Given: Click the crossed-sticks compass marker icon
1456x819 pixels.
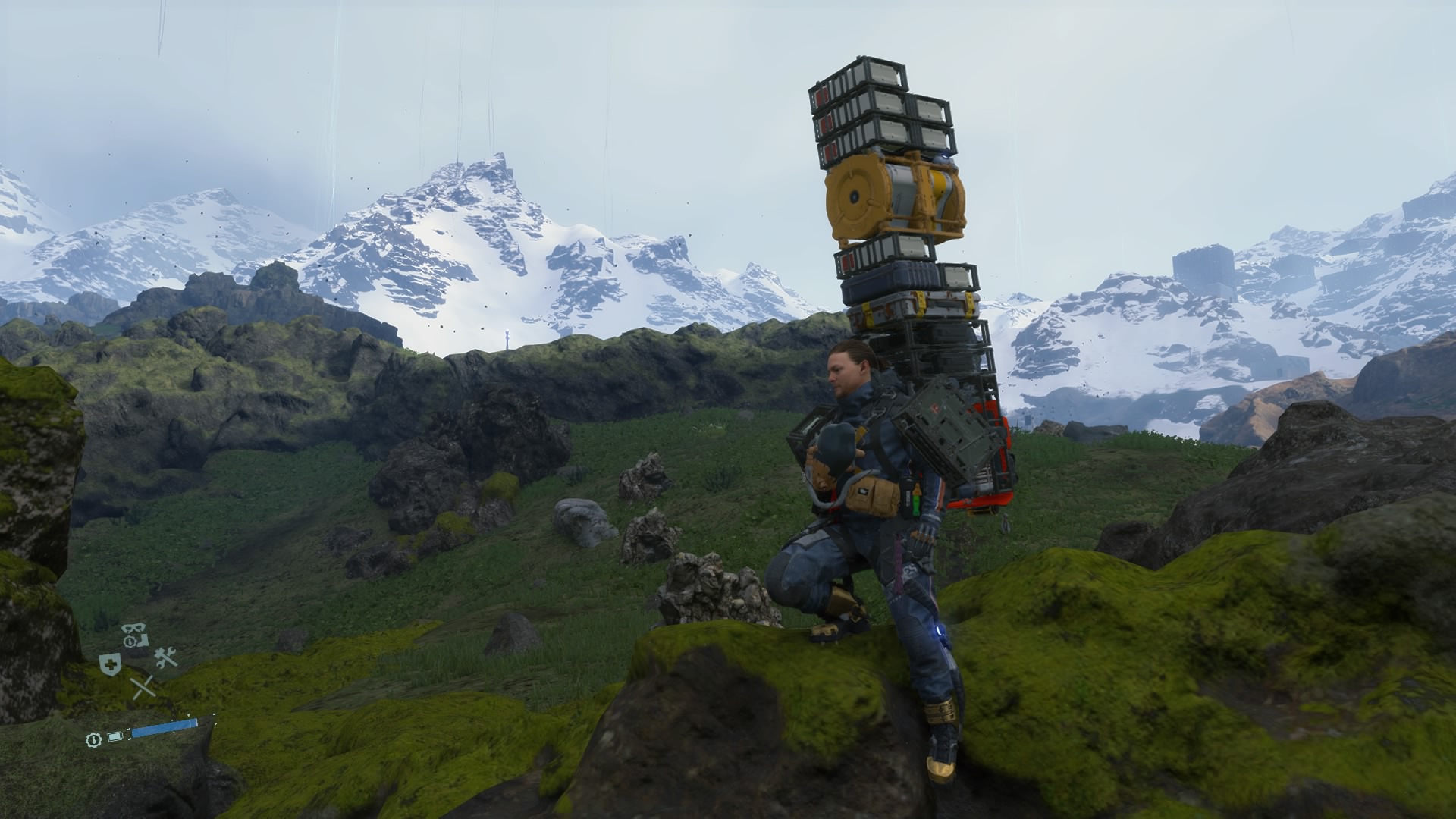Looking at the screenshot, I should (143, 686).
